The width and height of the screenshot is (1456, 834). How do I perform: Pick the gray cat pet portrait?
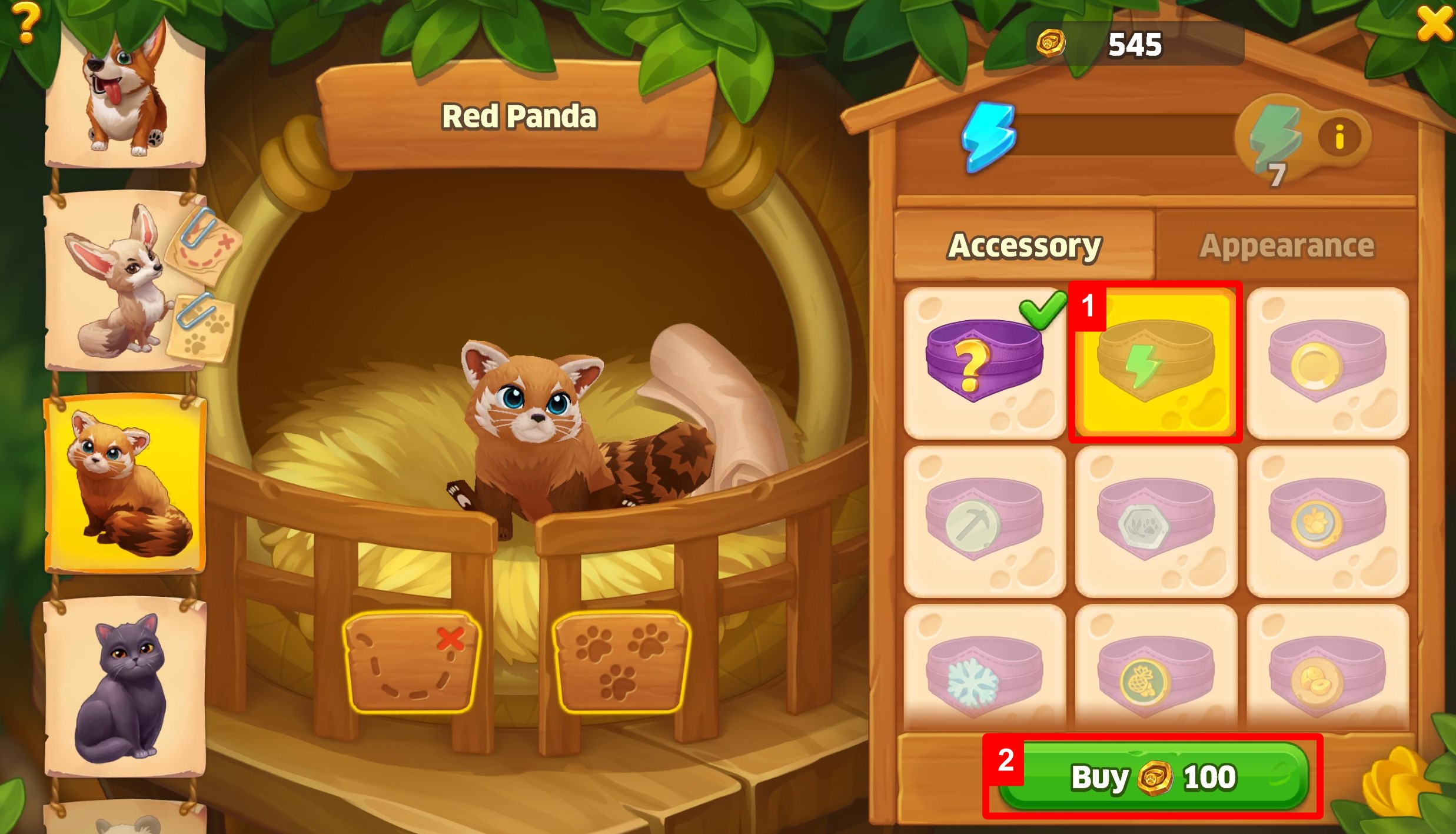(125, 687)
